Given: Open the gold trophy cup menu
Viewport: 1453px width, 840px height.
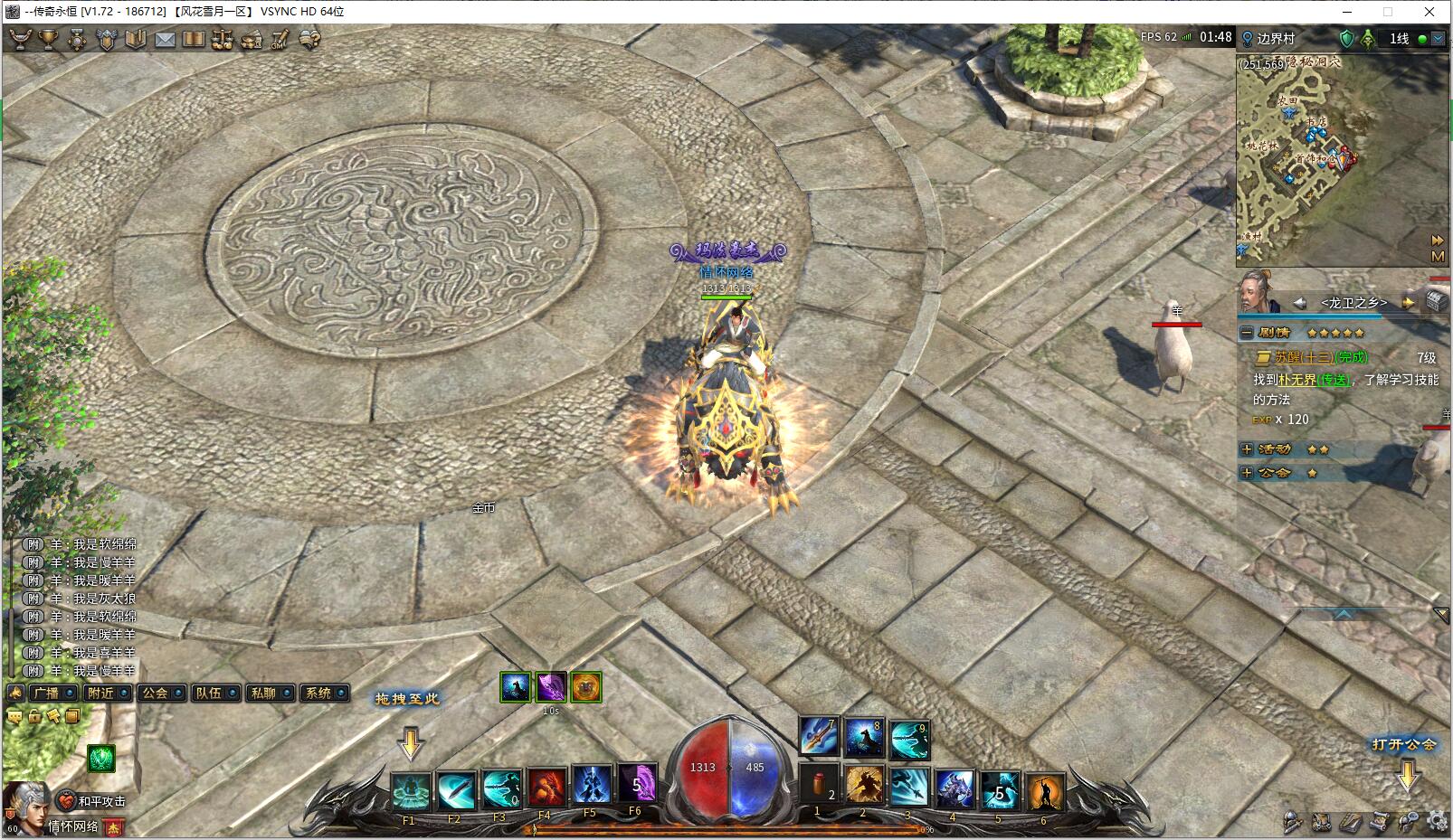Looking at the screenshot, I should coord(48,40).
